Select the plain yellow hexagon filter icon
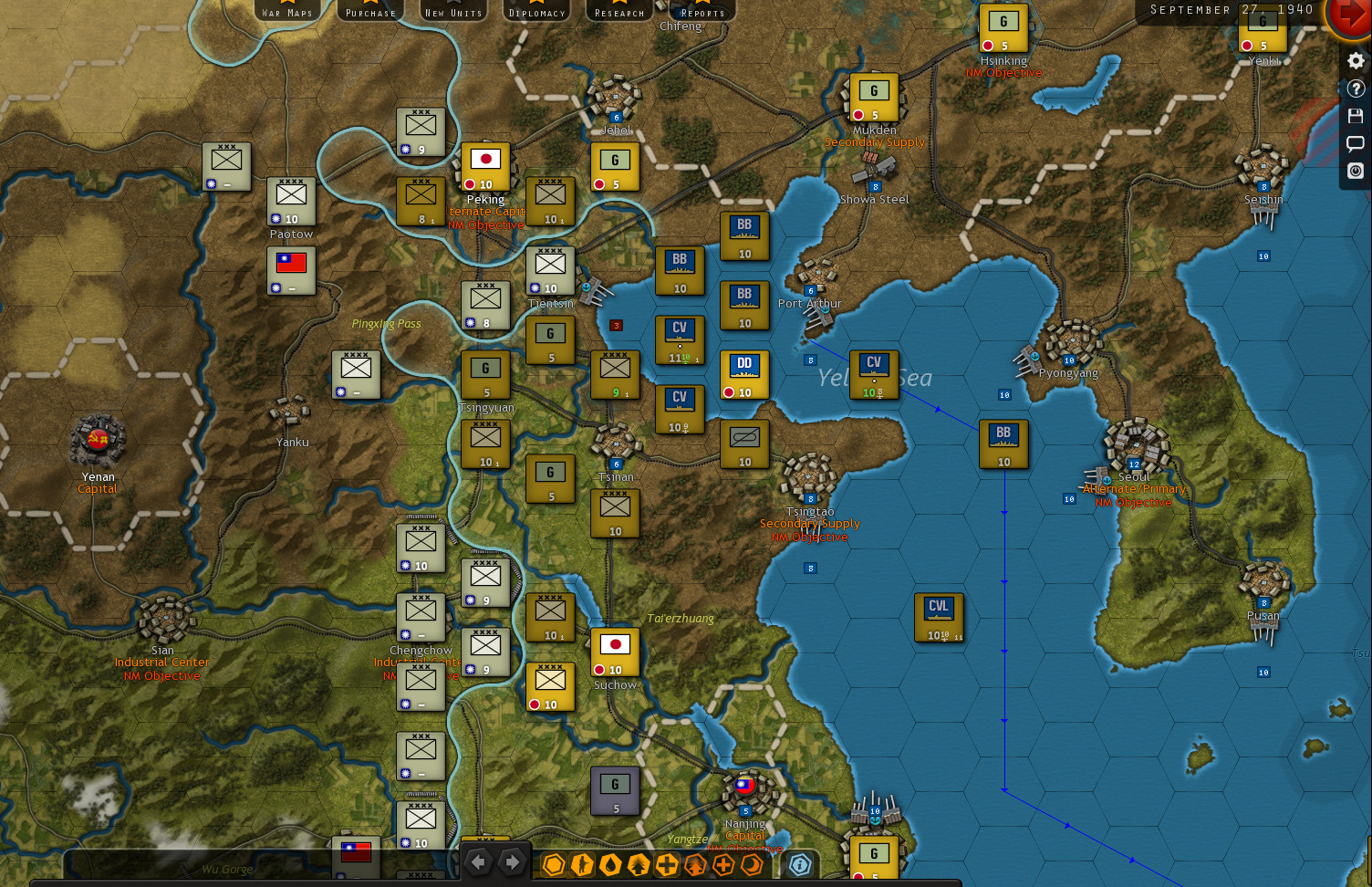This screenshot has height=887, width=1372. [x=554, y=864]
